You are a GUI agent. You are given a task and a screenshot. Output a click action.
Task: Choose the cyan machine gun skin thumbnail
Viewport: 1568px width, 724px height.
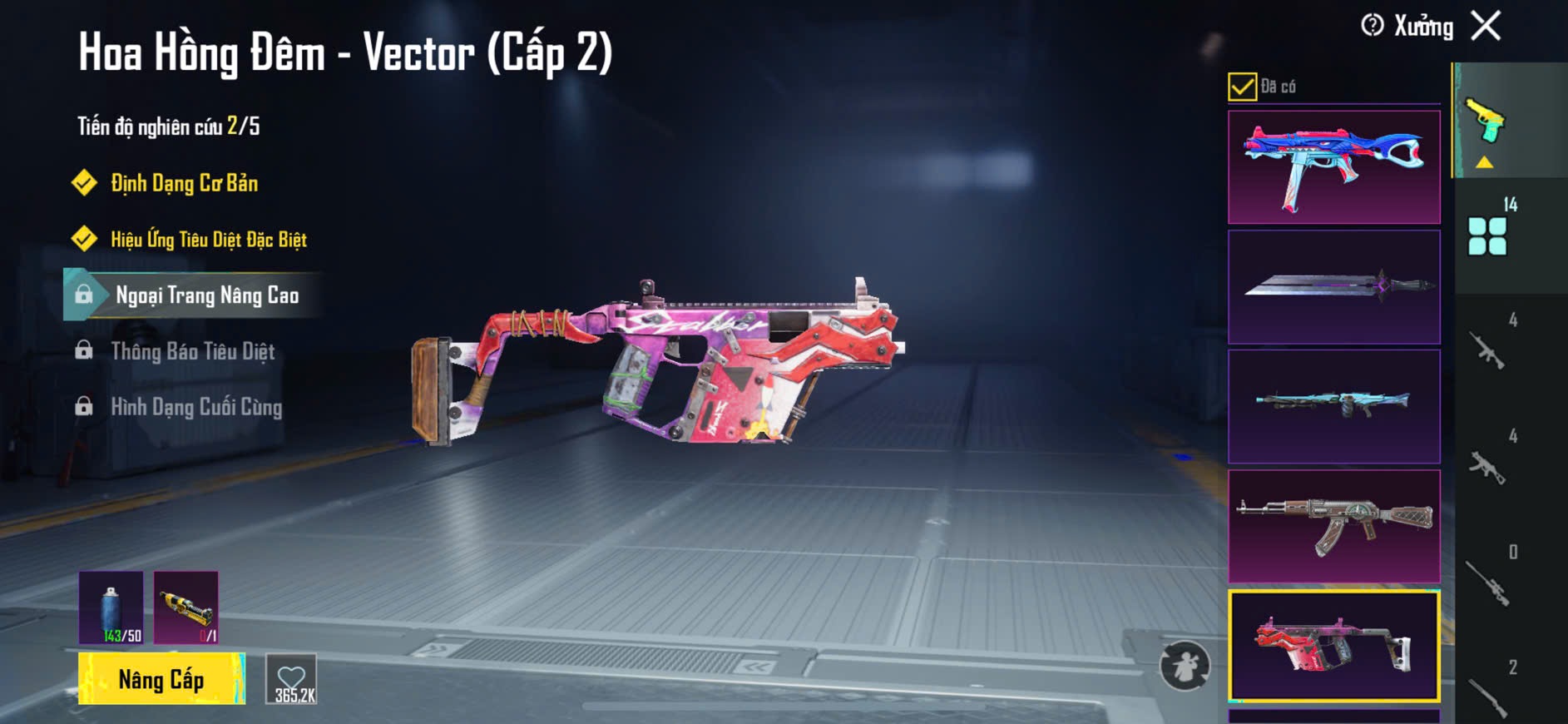pyautogui.click(x=1333, y=406)
